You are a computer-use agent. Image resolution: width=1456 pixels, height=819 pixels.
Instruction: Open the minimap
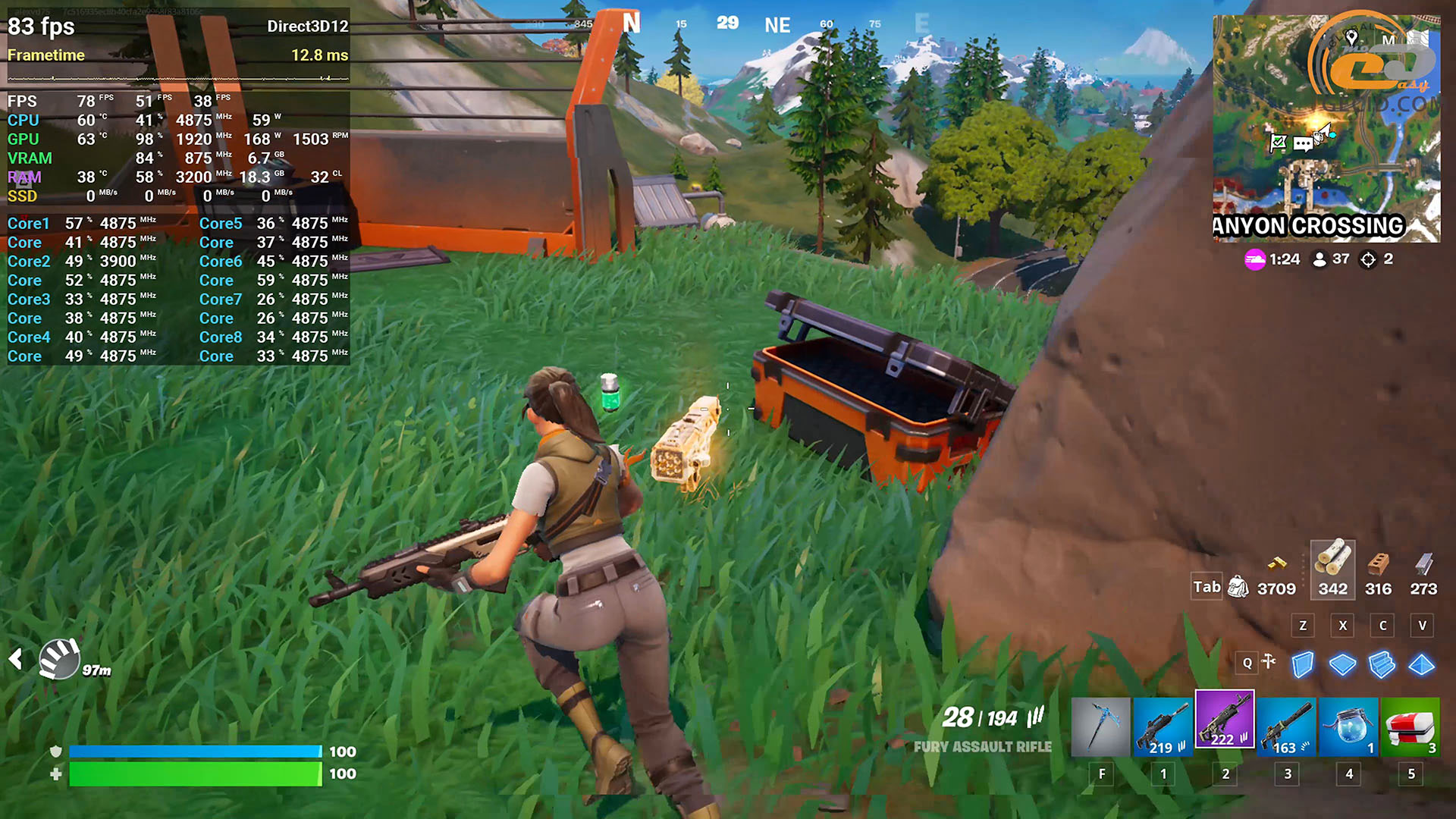coord(1326,129)
